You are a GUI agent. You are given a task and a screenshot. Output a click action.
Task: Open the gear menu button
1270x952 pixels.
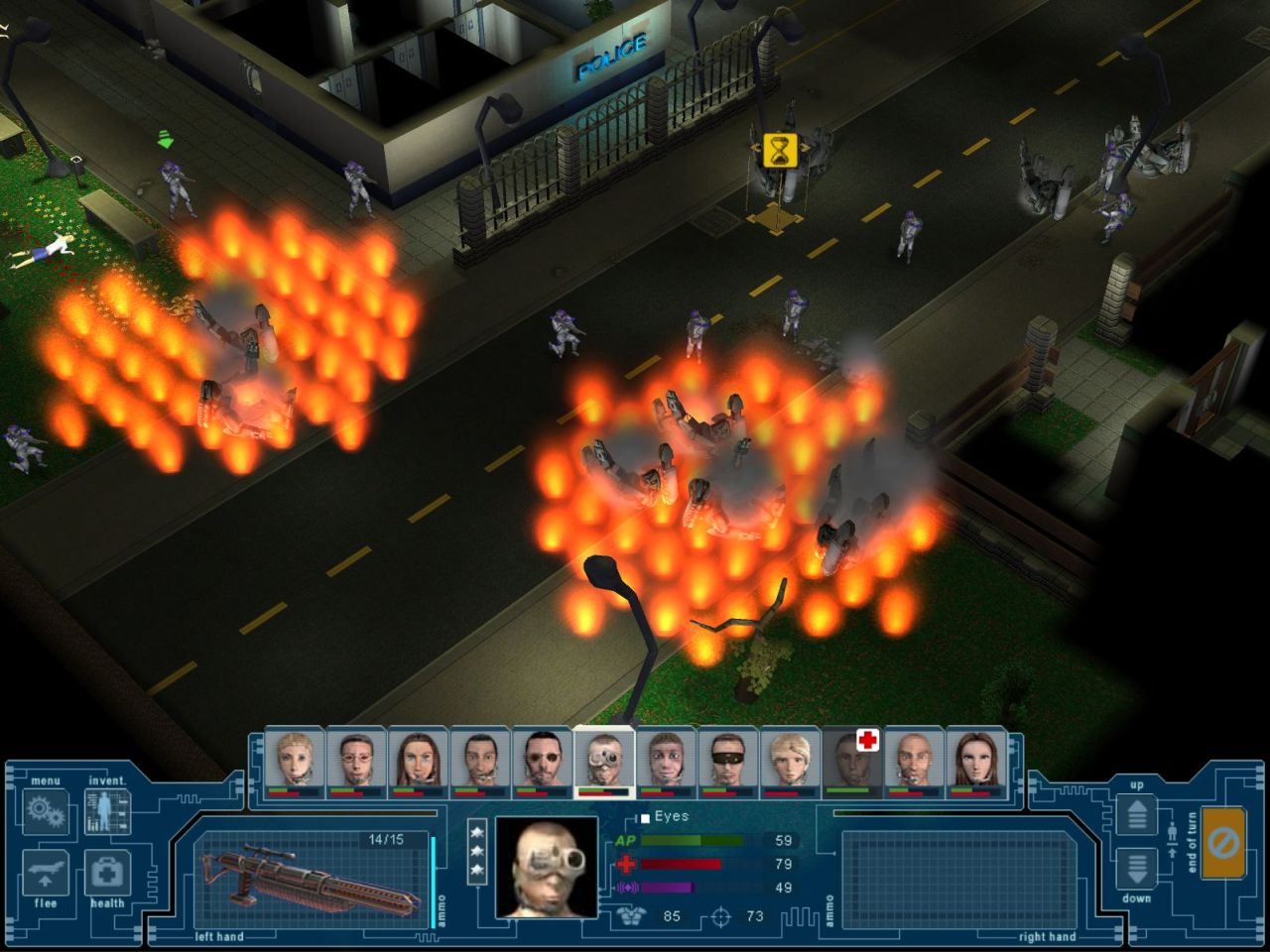45,811
